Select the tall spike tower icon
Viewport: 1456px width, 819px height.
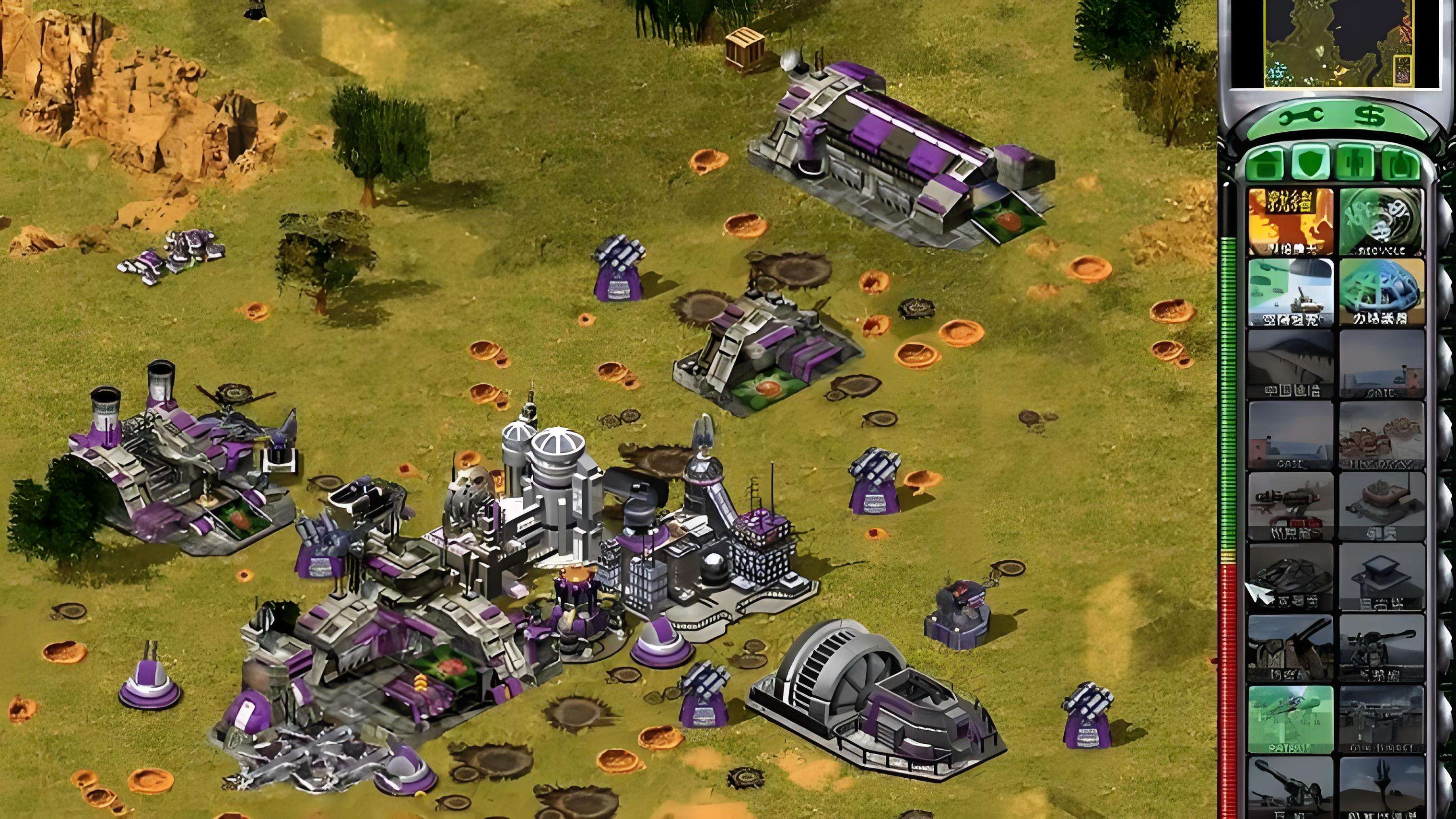(x=1381, y=788)
